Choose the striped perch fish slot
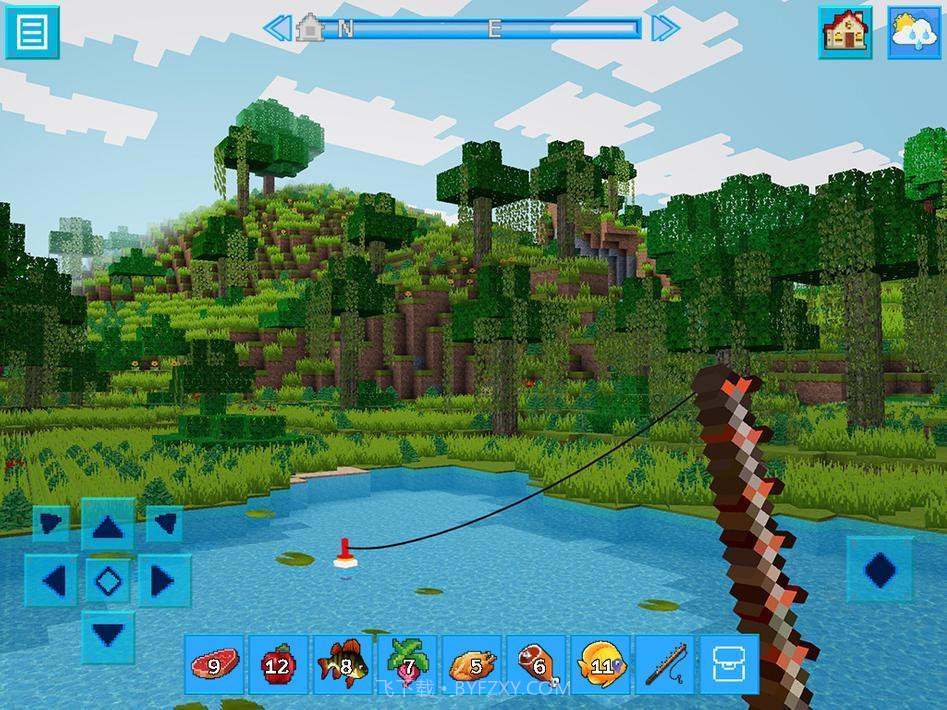The height and width of the screenshot is (710, 947). coord(342,664)
